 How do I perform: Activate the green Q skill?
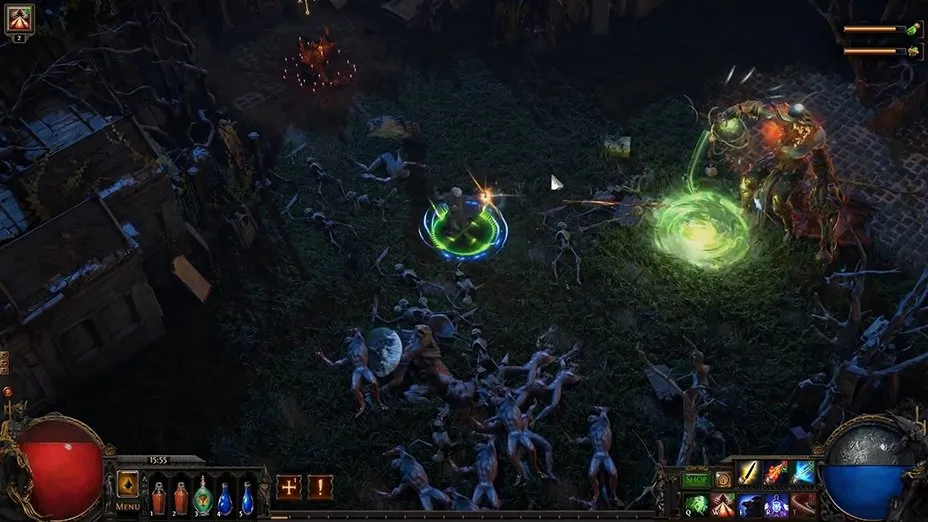(x=696, y=505)
